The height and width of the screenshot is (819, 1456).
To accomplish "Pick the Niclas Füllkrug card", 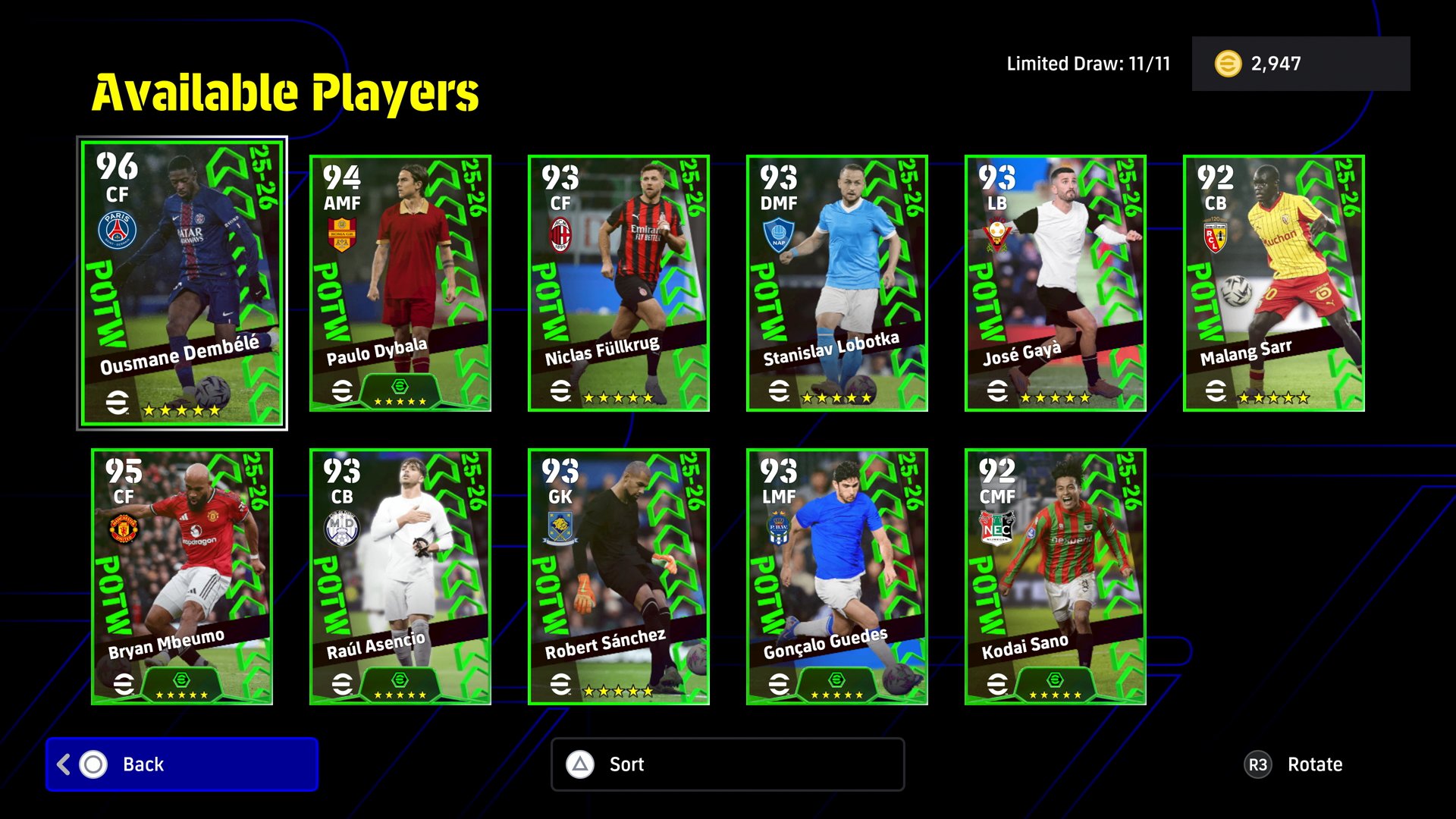I will pos(618,283).
